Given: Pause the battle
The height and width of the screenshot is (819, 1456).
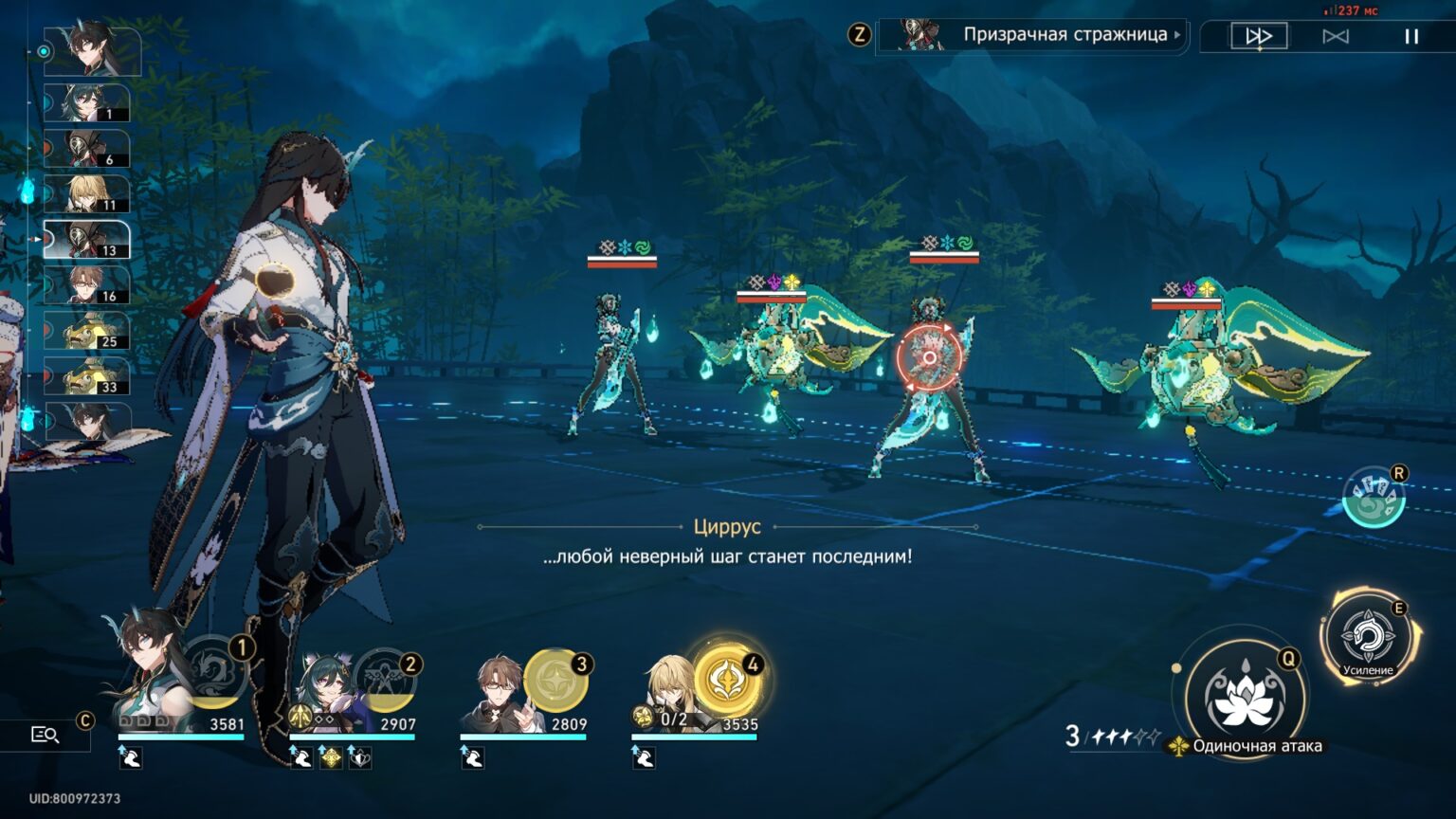Looking at the screenshot, I should 1411,36.
